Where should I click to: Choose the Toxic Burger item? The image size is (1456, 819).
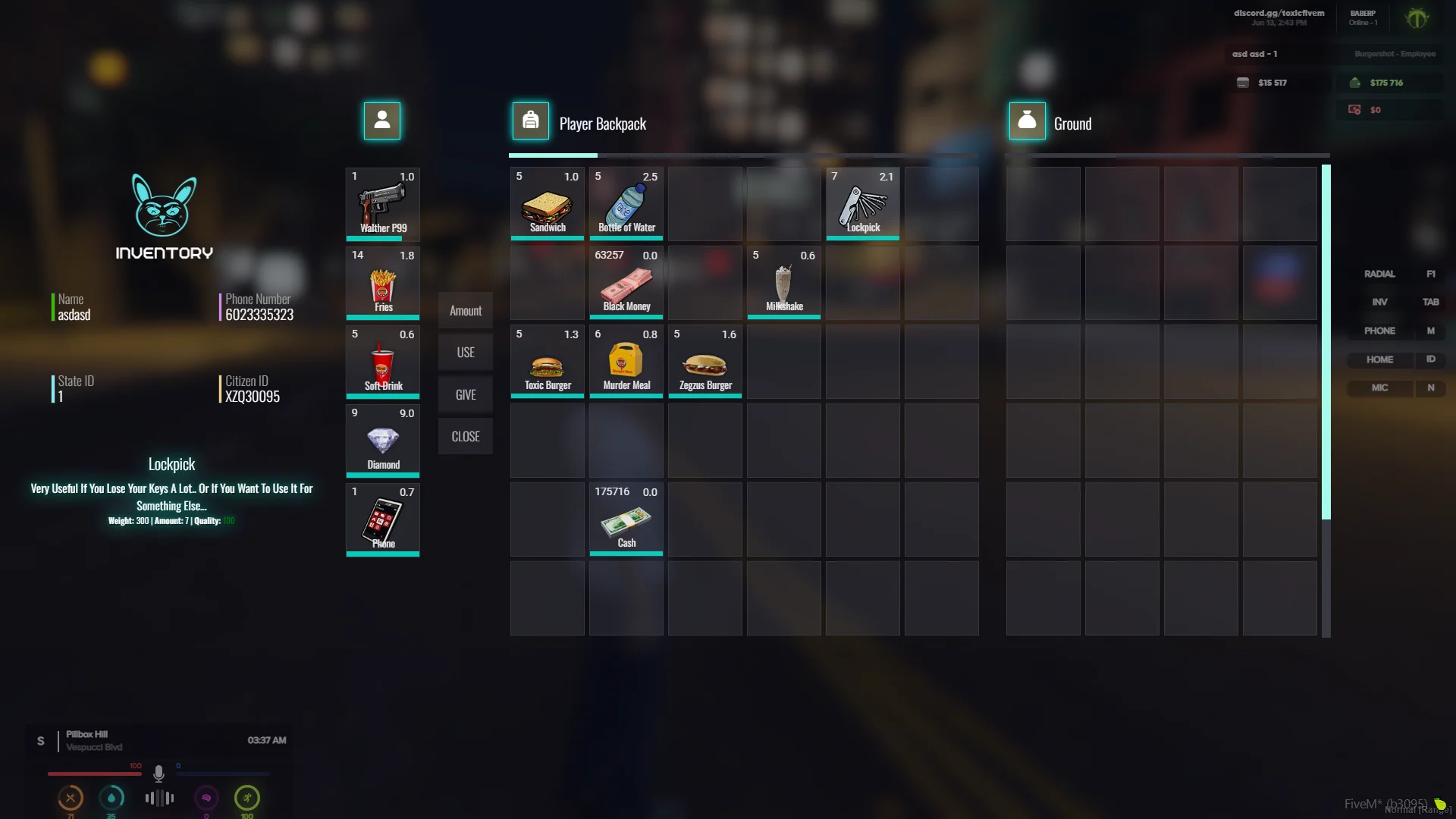pyautogui.click(x=548, y=362)
